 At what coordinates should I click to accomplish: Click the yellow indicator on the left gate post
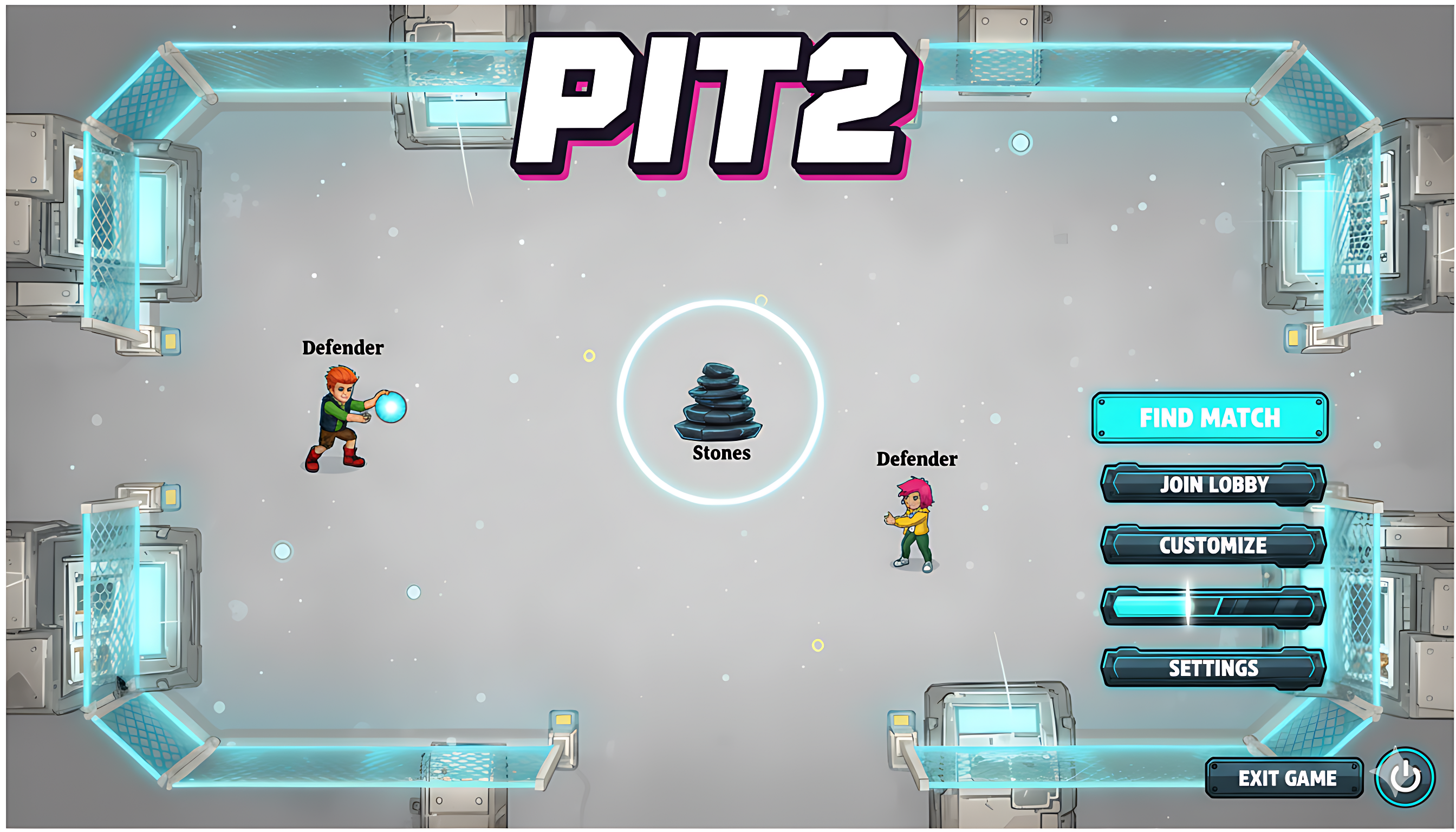(x=170, y=341)
